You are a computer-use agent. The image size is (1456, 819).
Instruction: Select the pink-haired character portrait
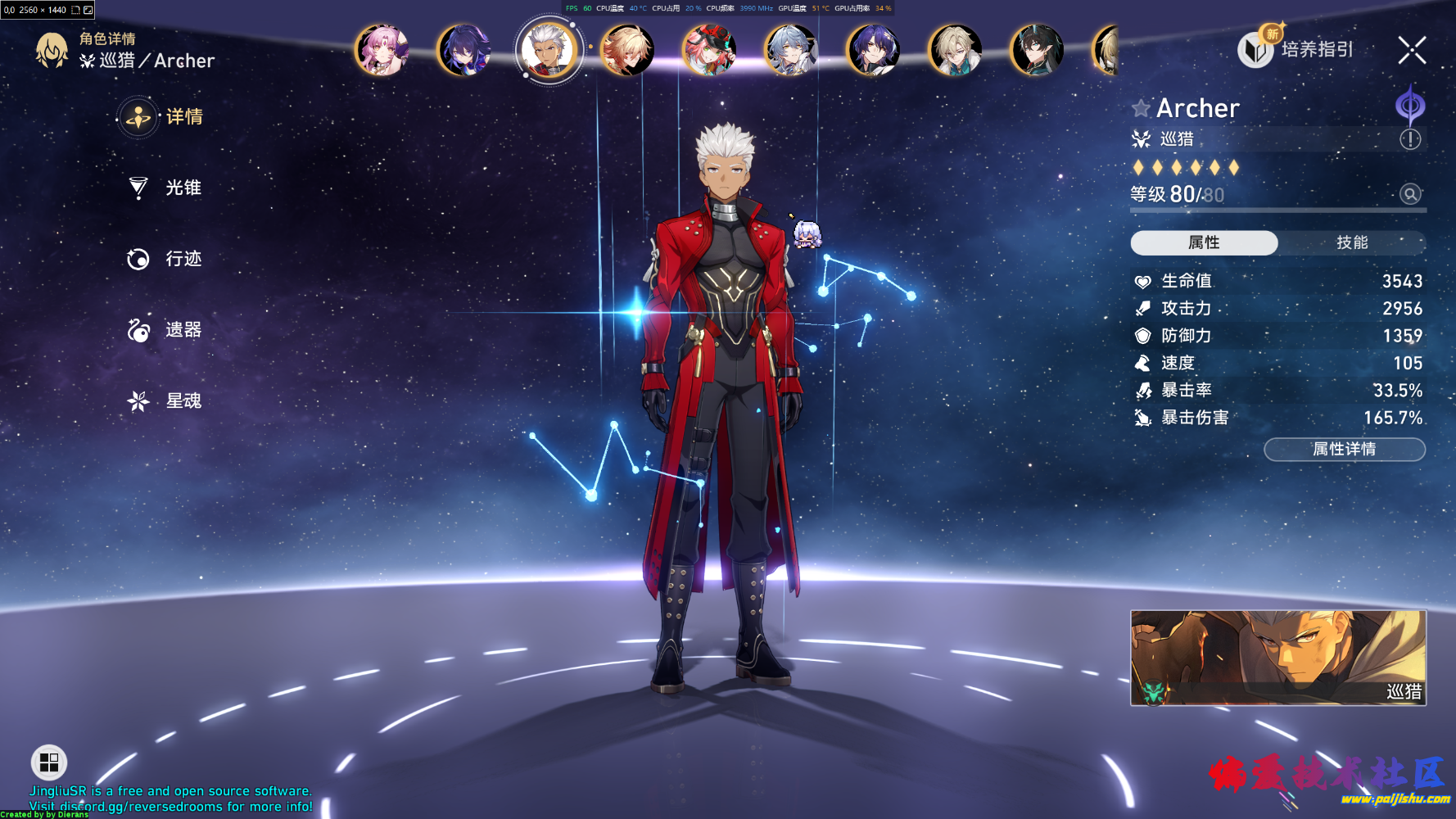click(x=382, y=50)
